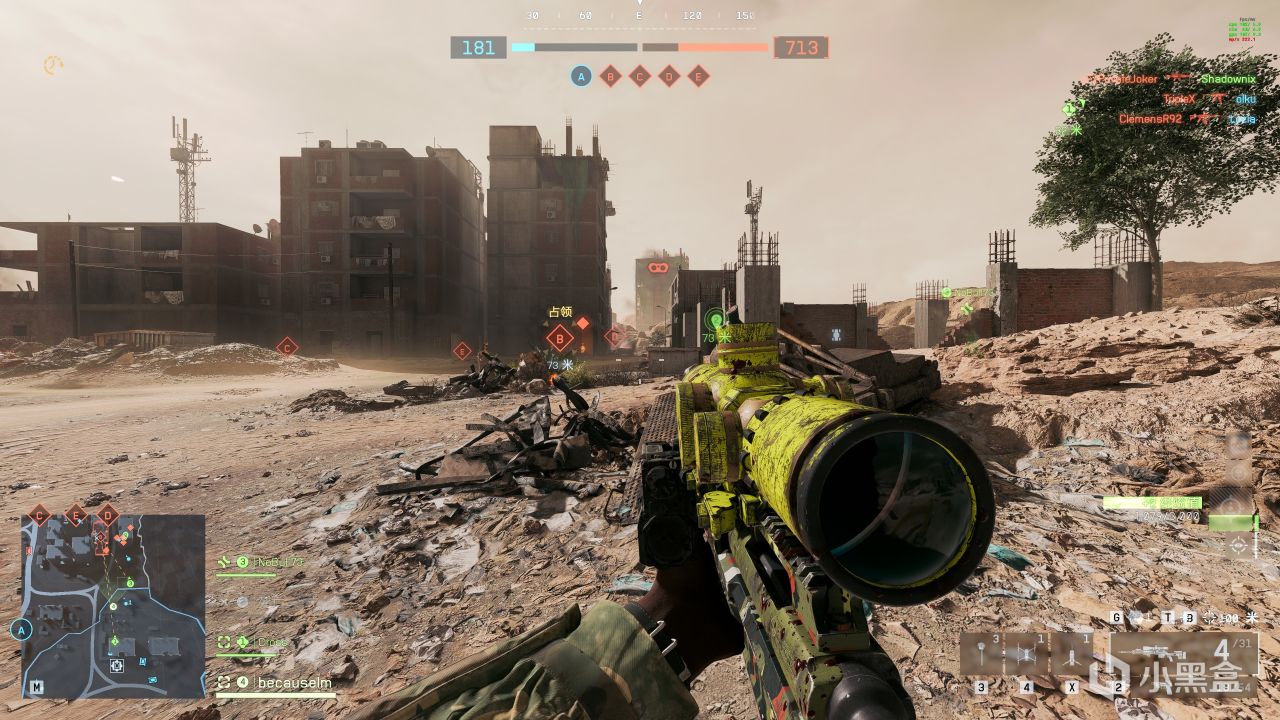The width and height of the screenshot is (1280, 720).
Task: Select objective B in the top capture row
Action: click(610, 76)
